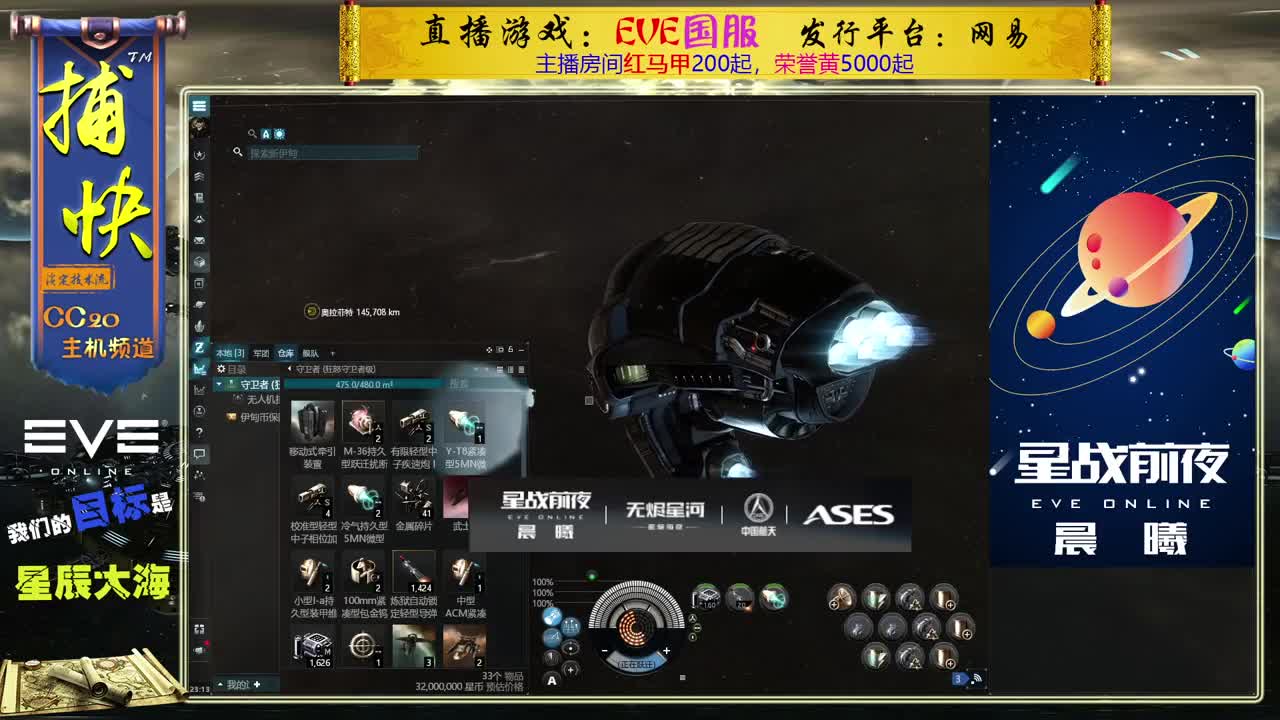Expand the 守卫者 item in the inventory tree
1280x720 pixels.
[x=219, y=384]
